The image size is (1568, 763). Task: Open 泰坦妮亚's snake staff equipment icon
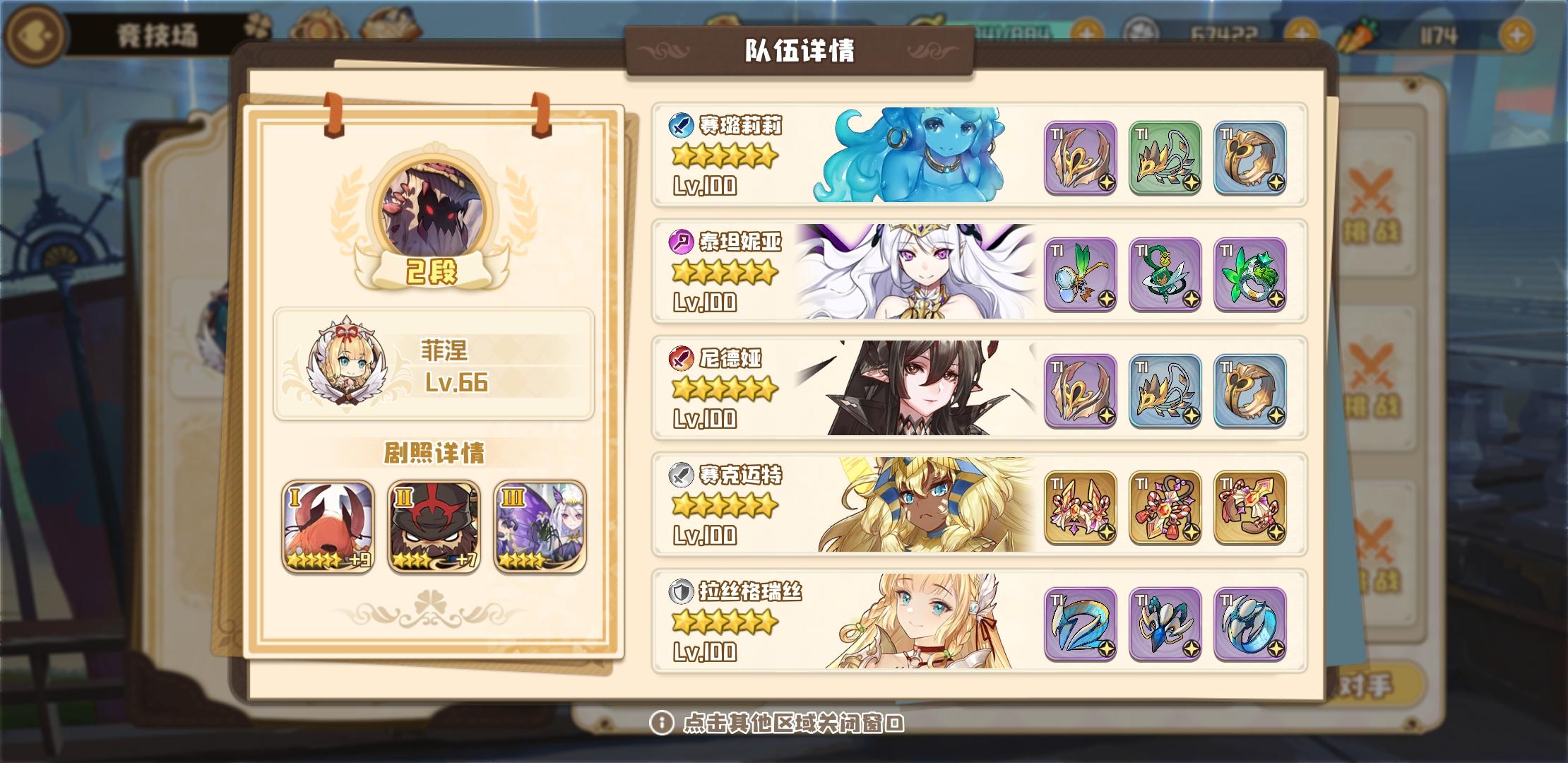click(x=1164, y=274)
